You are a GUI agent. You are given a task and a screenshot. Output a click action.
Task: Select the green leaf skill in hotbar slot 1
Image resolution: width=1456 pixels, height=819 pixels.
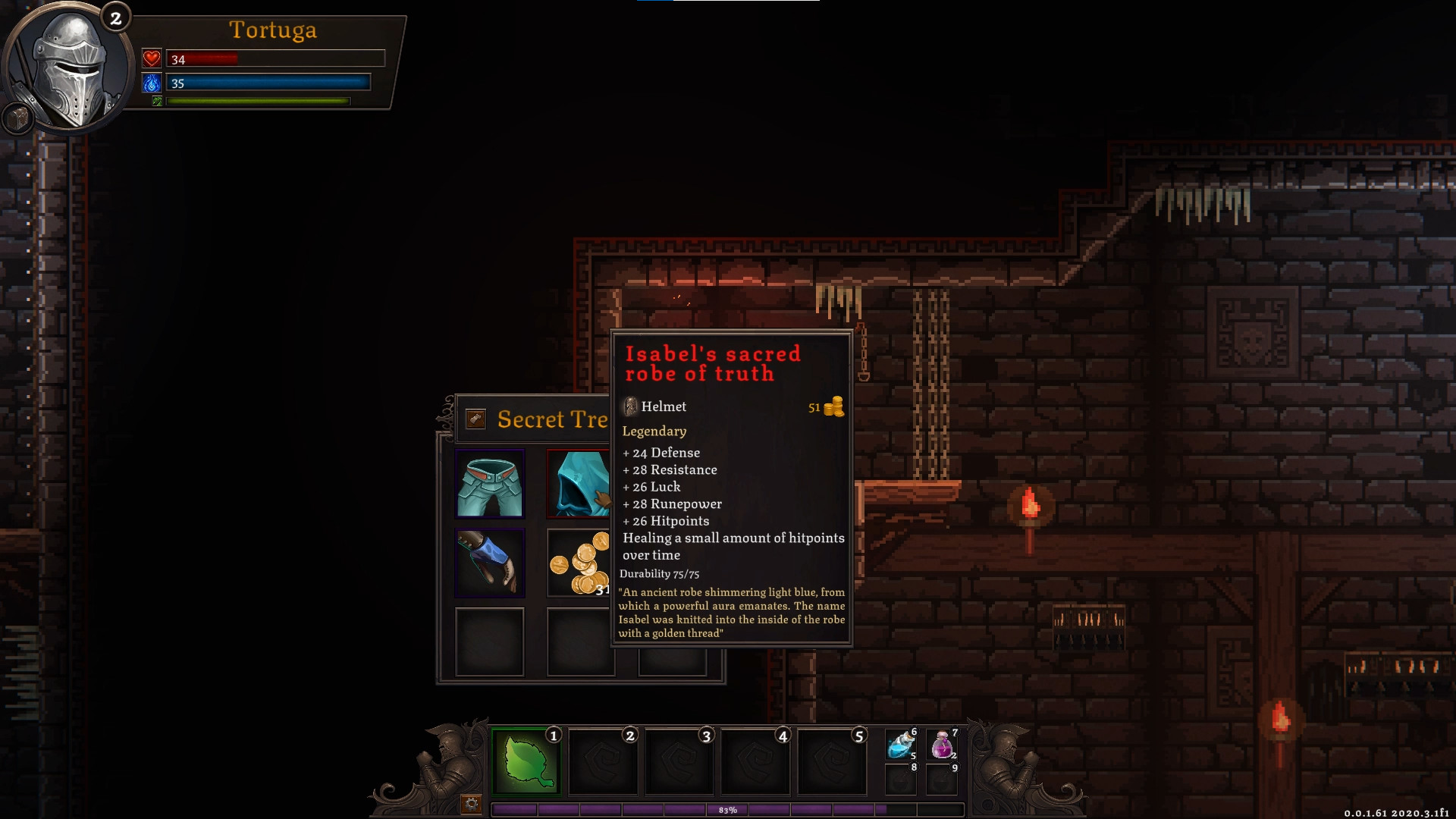point(526,761)
